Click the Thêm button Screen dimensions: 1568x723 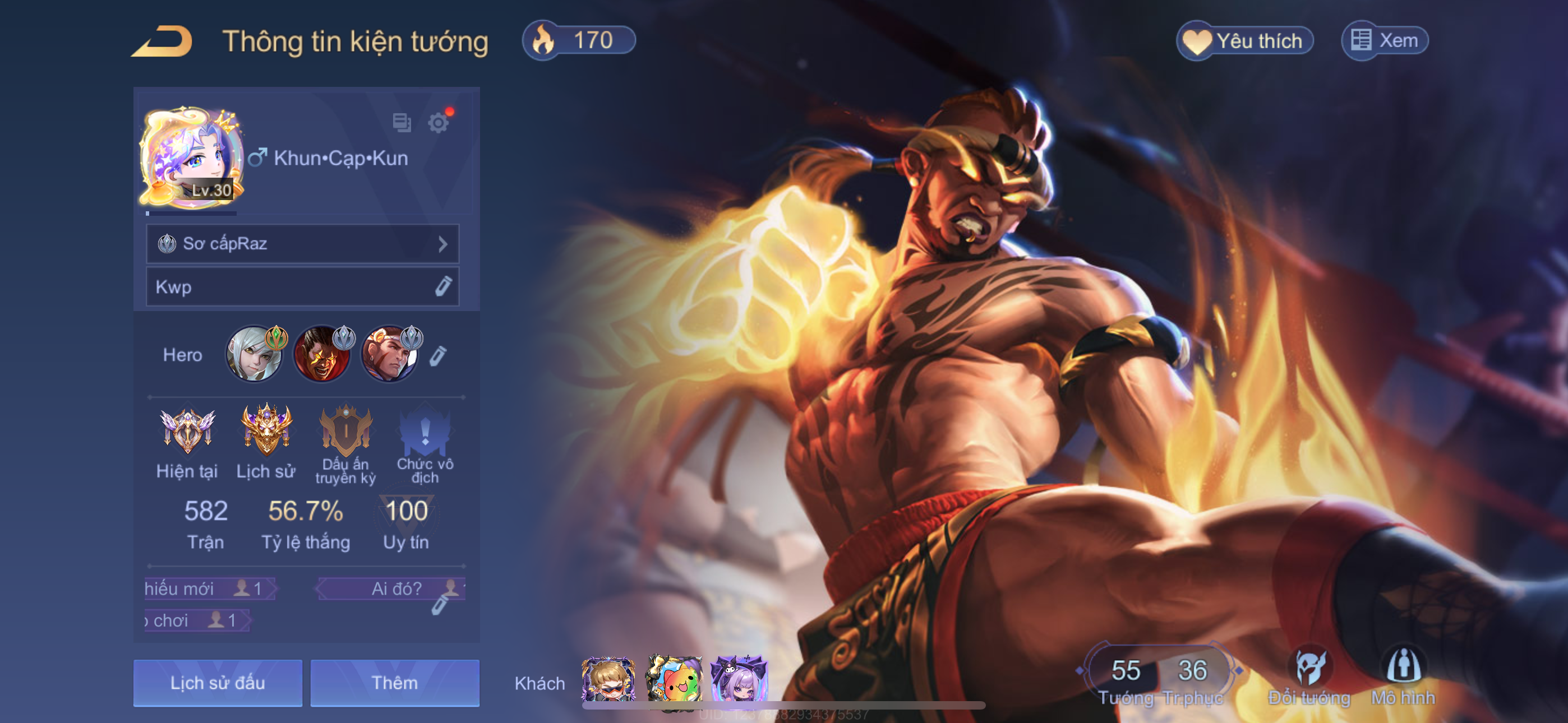[394, 683]
